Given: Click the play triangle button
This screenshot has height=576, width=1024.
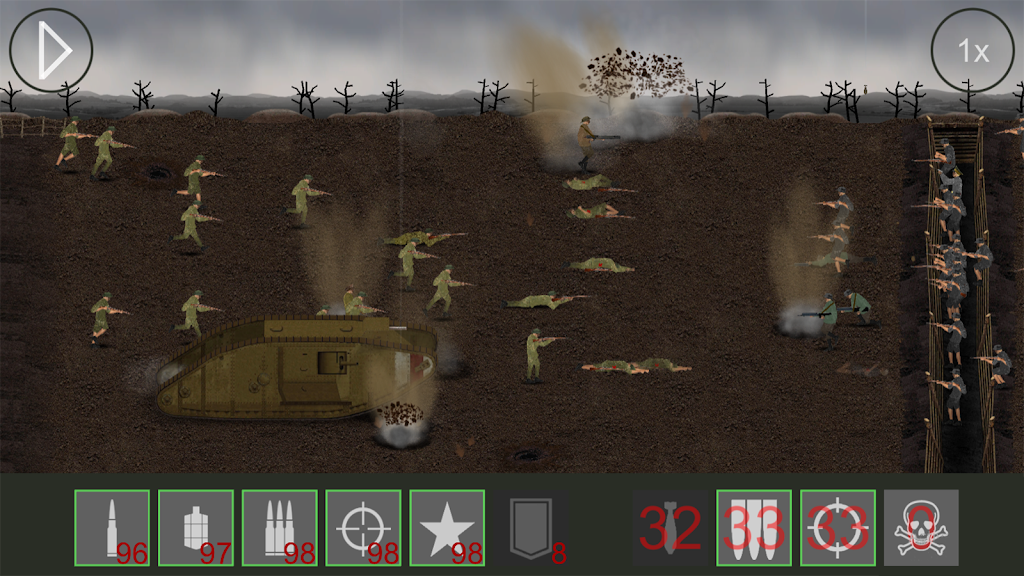Looking at the screenshot, I should (x=51, y=49).
